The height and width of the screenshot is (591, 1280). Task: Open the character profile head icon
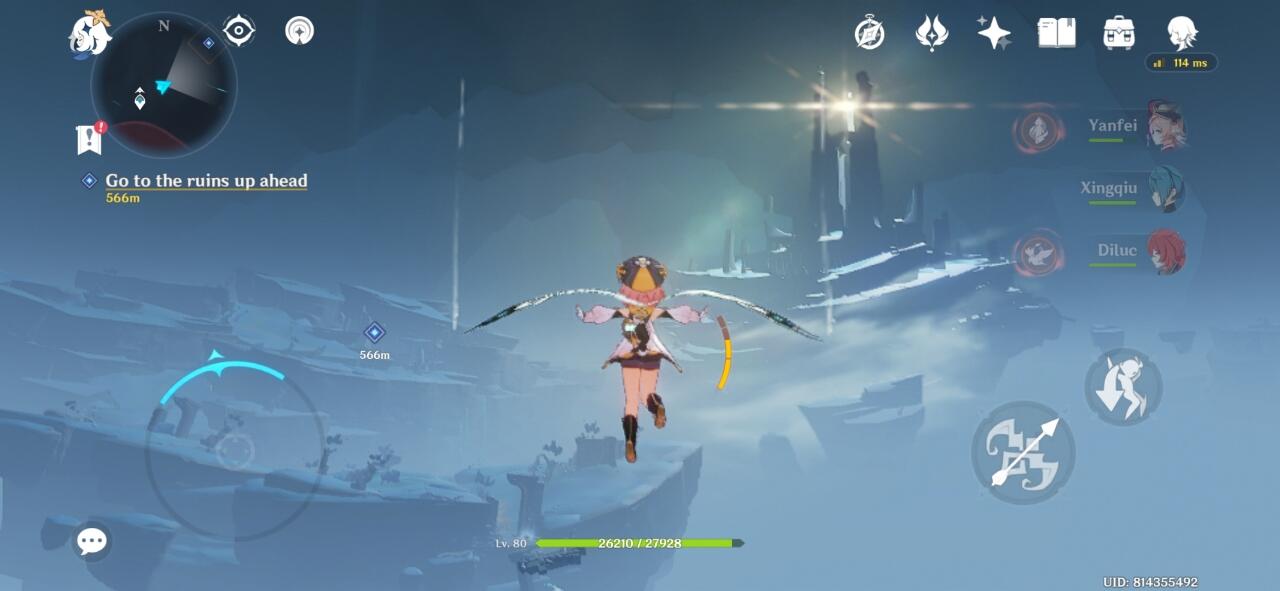click(x=1181, y=33)
